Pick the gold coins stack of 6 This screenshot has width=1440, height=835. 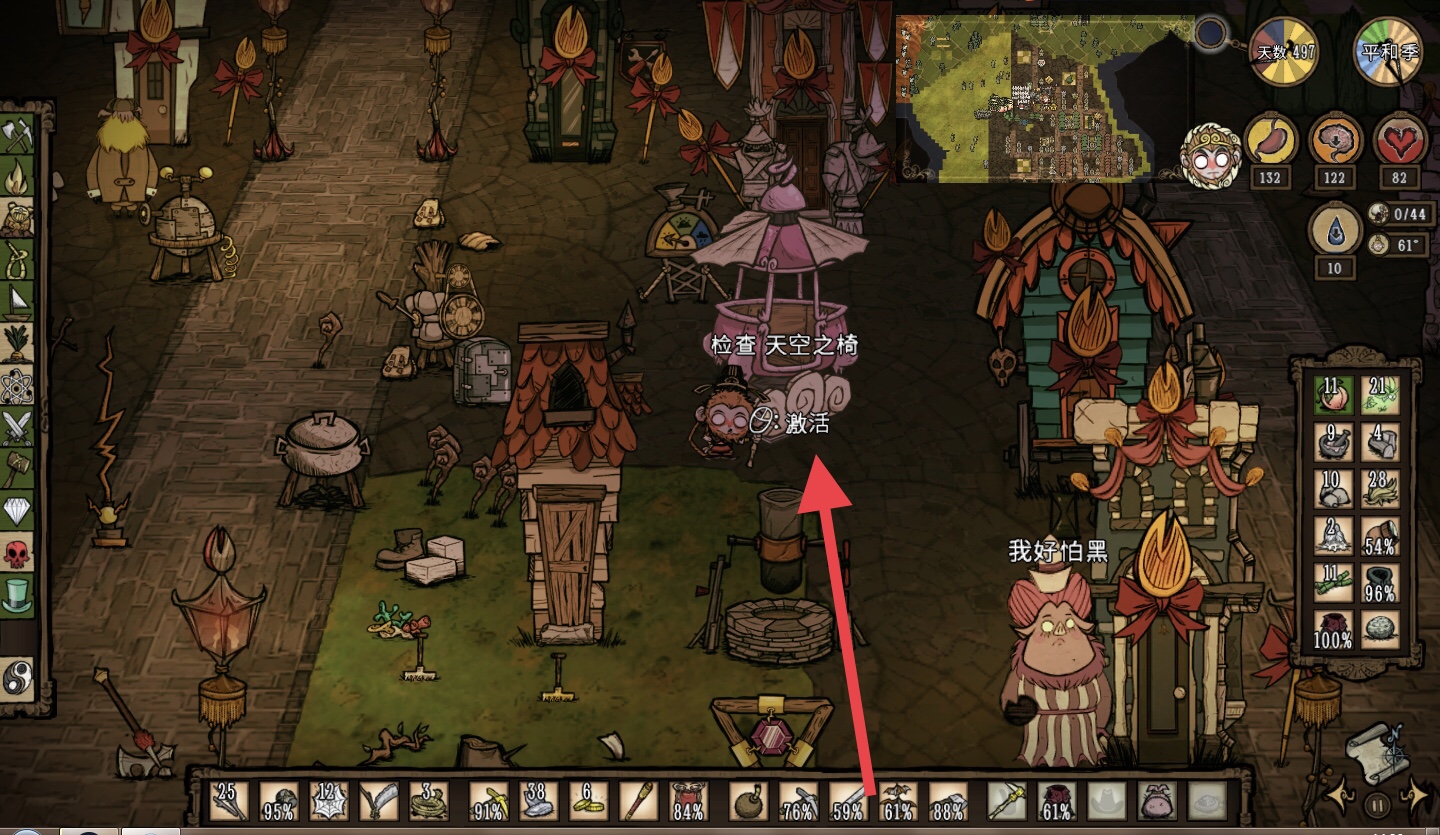[x=589, y=801]
